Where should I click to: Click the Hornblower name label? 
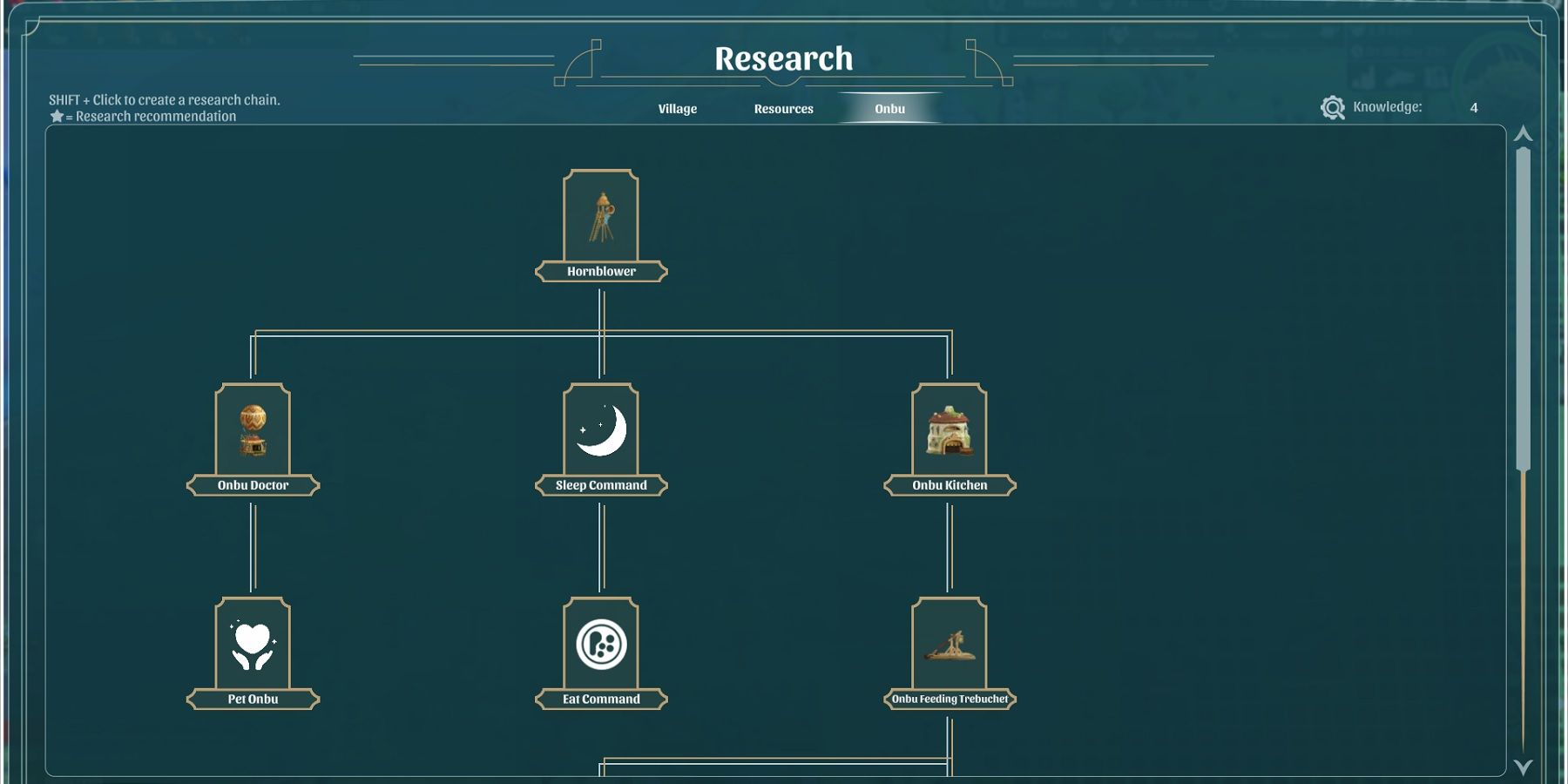601,271
